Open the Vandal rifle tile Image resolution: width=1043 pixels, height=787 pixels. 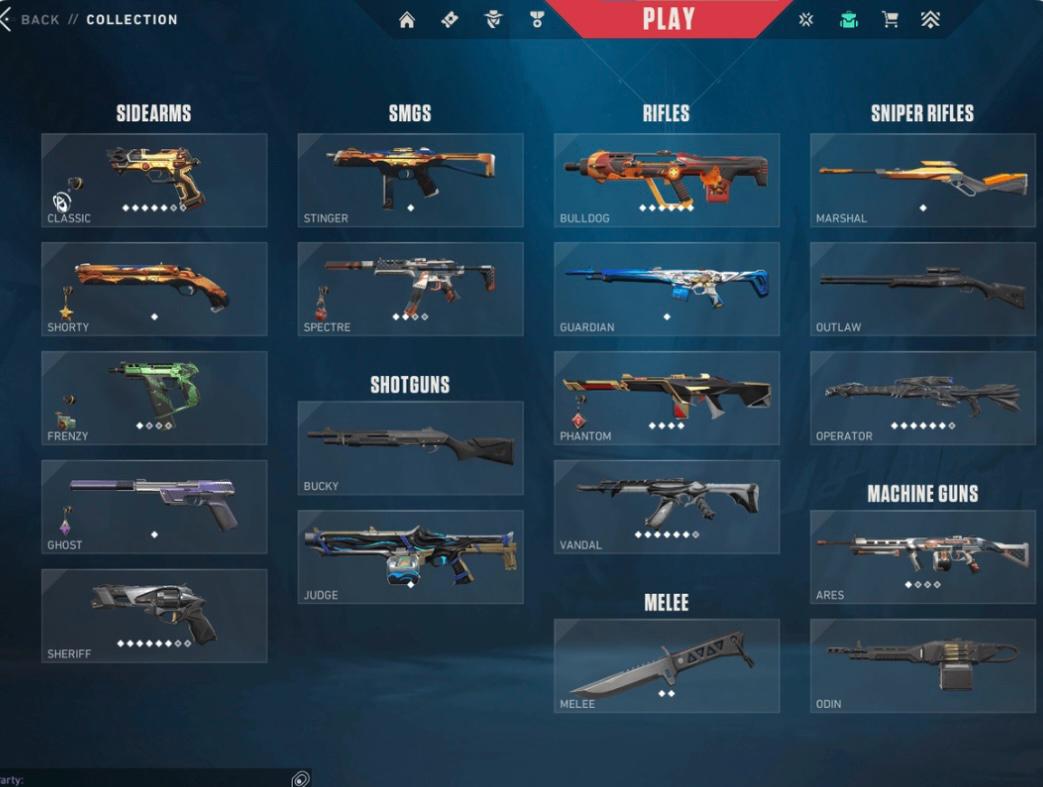coord(666,507)
